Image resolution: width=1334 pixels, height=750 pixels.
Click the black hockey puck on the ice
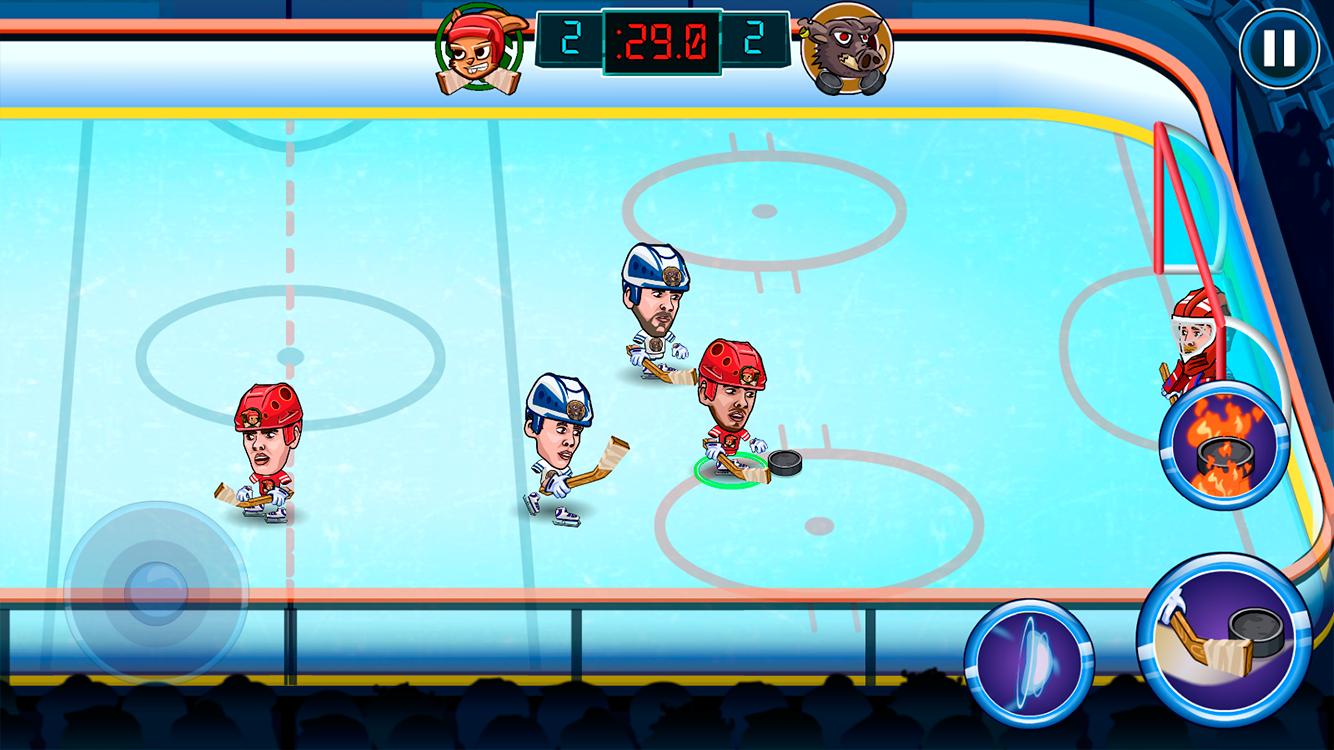pyautogui.click(x=786, y=464)
